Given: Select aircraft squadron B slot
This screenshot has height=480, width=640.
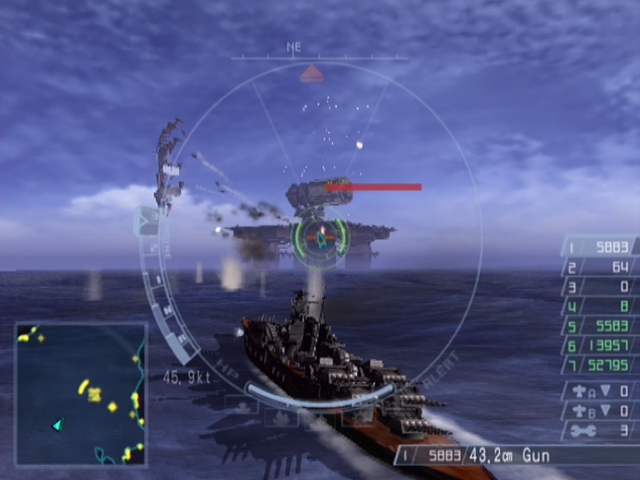Looking at the screenshot, I should coord(600,410).
